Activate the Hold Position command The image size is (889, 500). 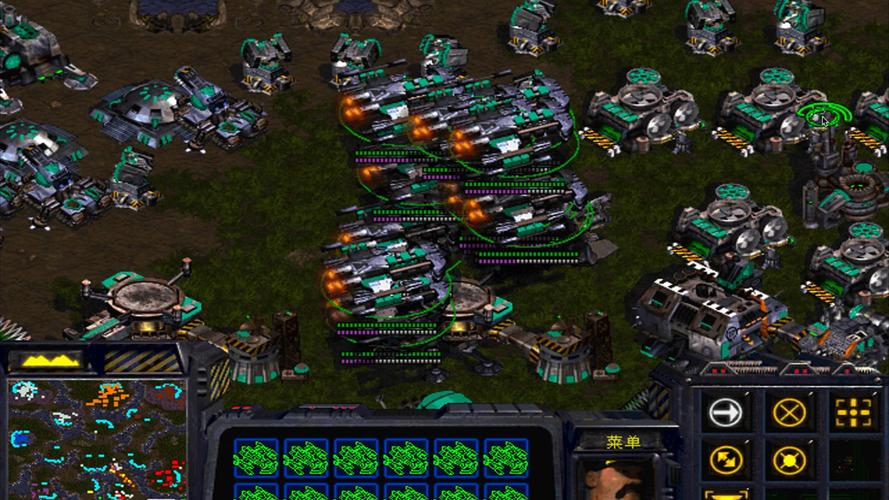point(788,460)
